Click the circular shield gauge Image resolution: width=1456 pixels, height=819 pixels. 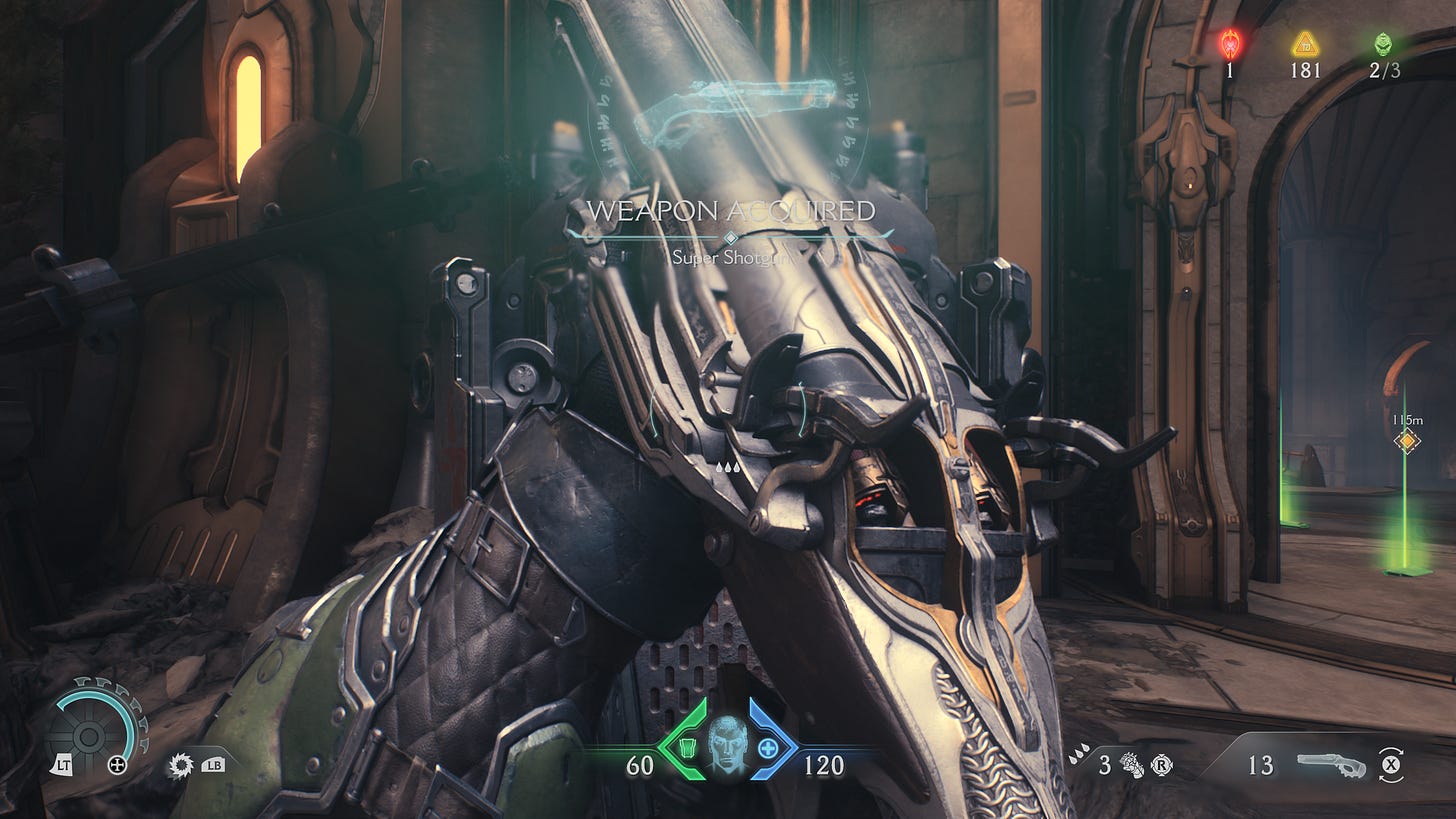[89, 735]
